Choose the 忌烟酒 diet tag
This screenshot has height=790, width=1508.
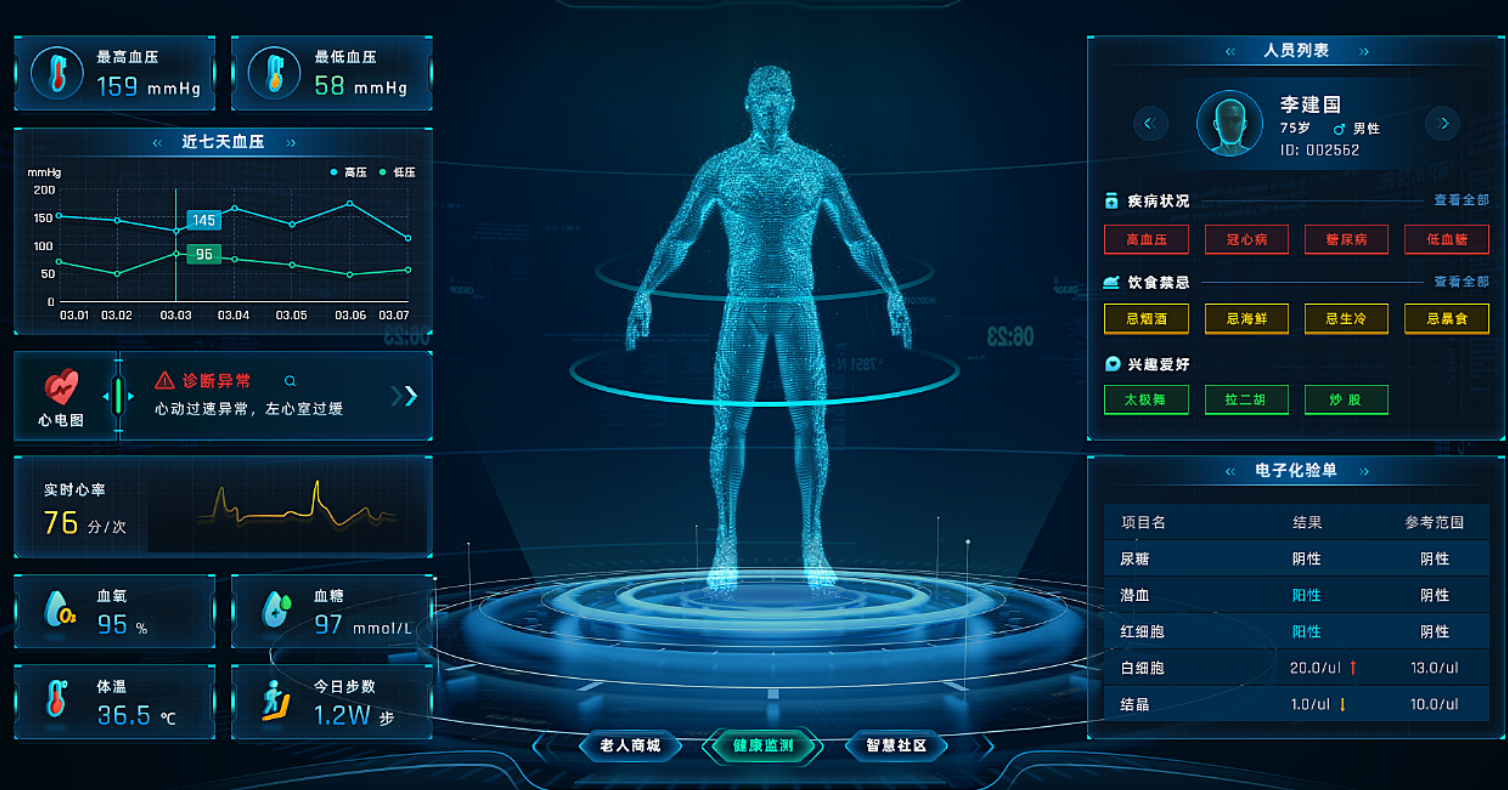pyautogui.click(x=1146, y=319)
